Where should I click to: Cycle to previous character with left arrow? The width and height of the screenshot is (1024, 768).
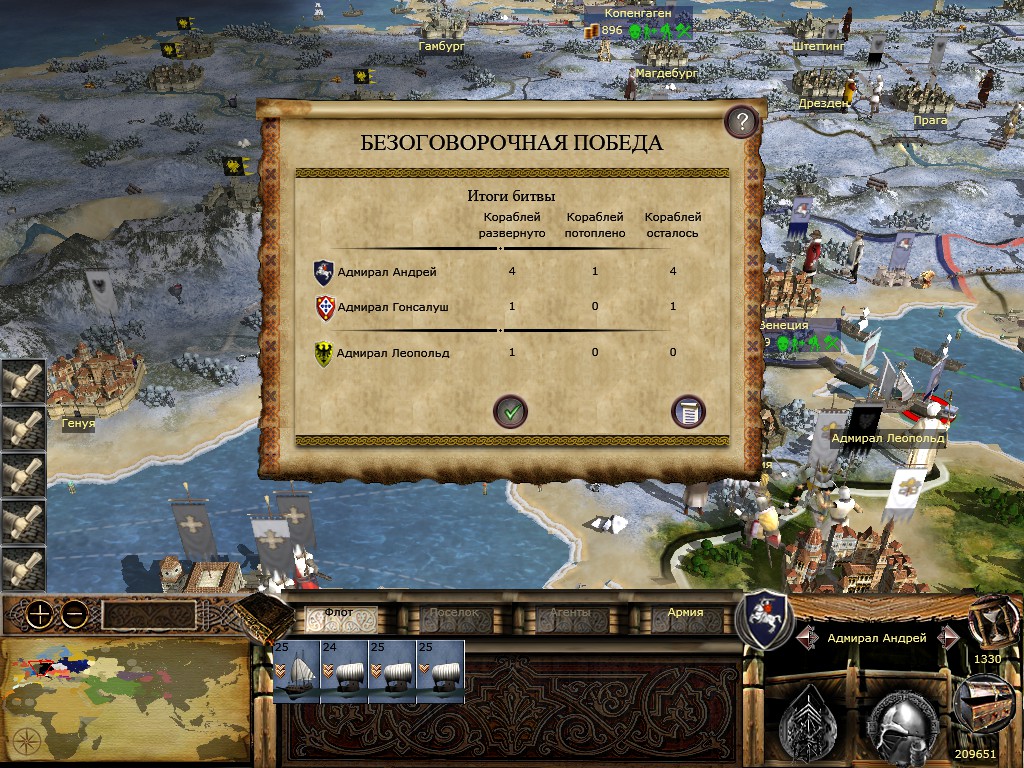(x=806, y=638)
